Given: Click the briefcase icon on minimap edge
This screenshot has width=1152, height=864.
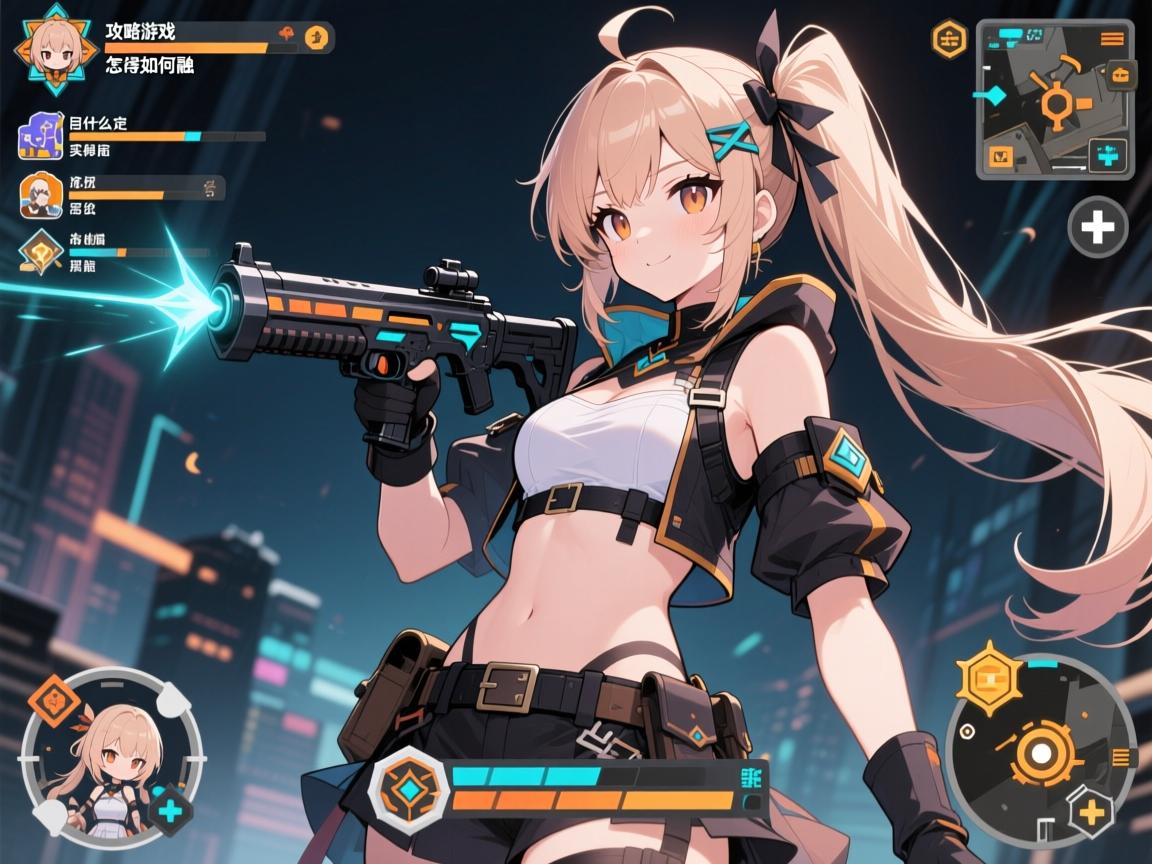Looking at the screenshot, I should click(x=1120, y=74).
